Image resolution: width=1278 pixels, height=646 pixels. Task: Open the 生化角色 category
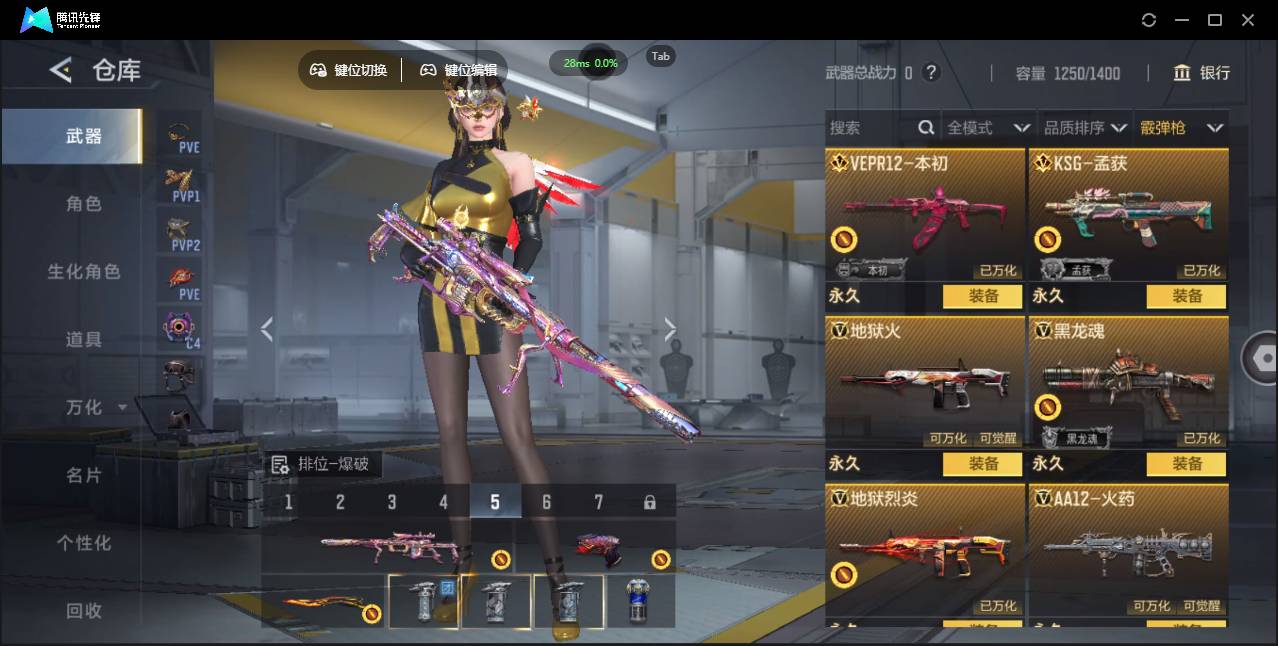pyautogui.click(x=84, y=272)
